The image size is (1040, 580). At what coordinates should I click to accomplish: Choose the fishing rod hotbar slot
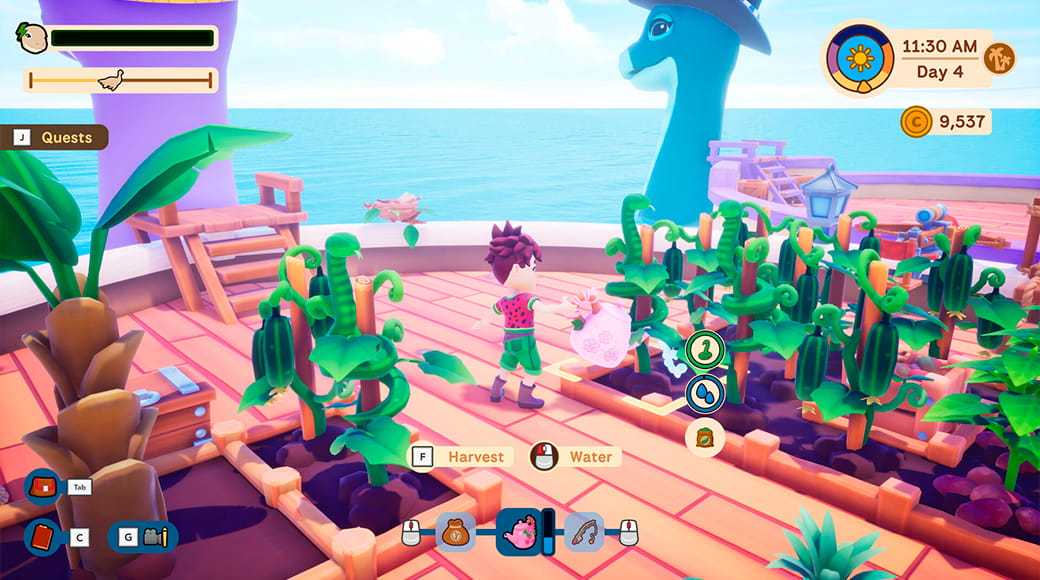(584, 532)
